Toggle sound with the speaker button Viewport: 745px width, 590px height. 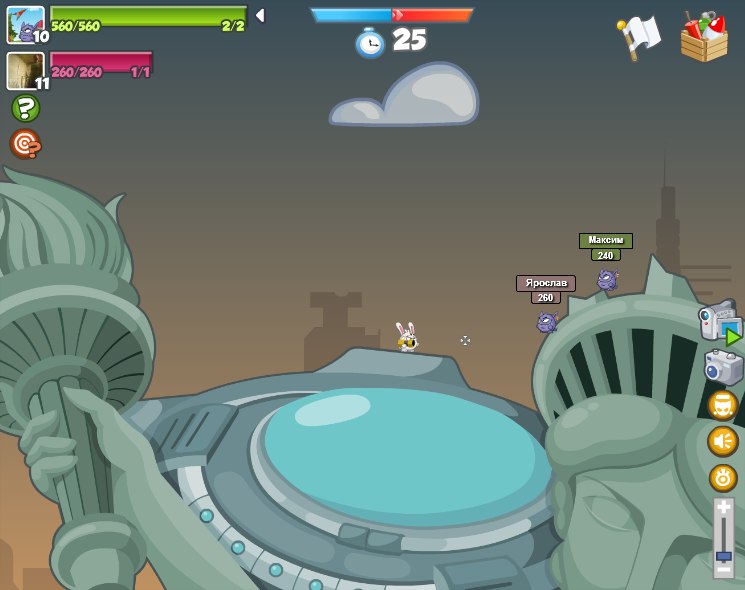[x=722, y=441]
